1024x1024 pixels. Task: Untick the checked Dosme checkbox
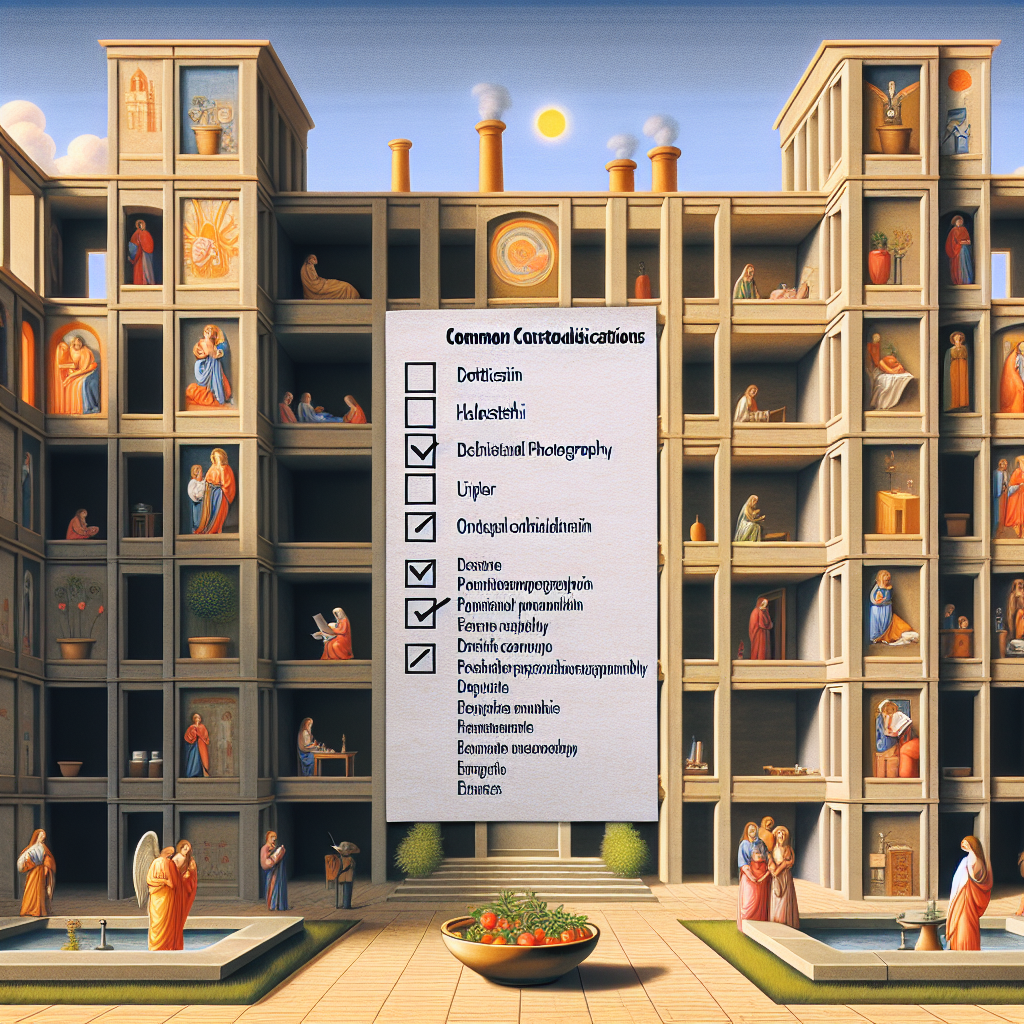coord(420,573)
